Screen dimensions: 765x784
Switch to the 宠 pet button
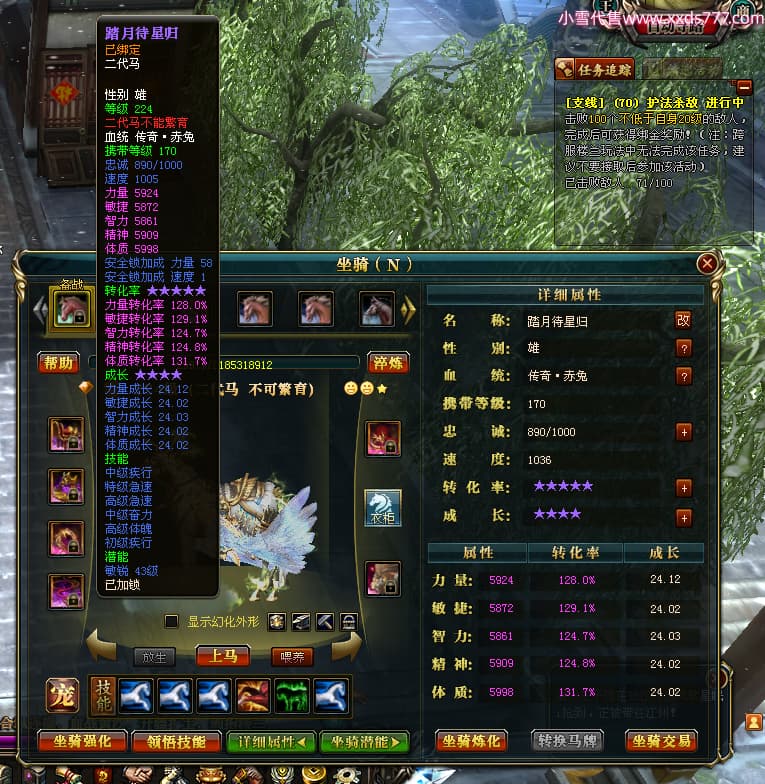click(62, 695)
